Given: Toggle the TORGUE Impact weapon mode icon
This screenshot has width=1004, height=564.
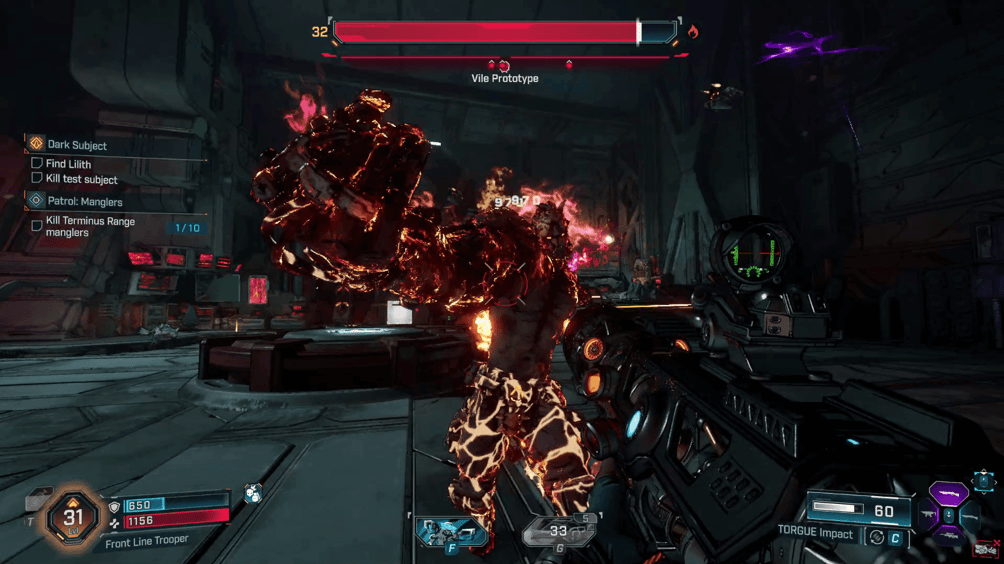Looking at the screenshot, I should pyautogui.click(x=876, y=536).
